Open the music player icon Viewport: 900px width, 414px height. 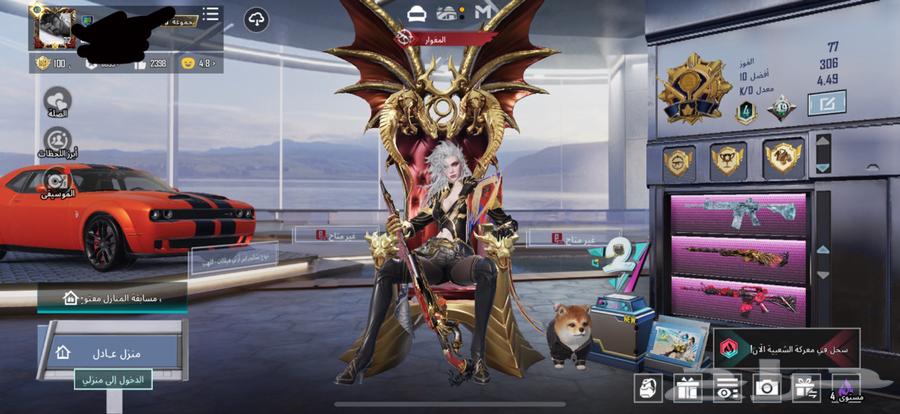57,181
